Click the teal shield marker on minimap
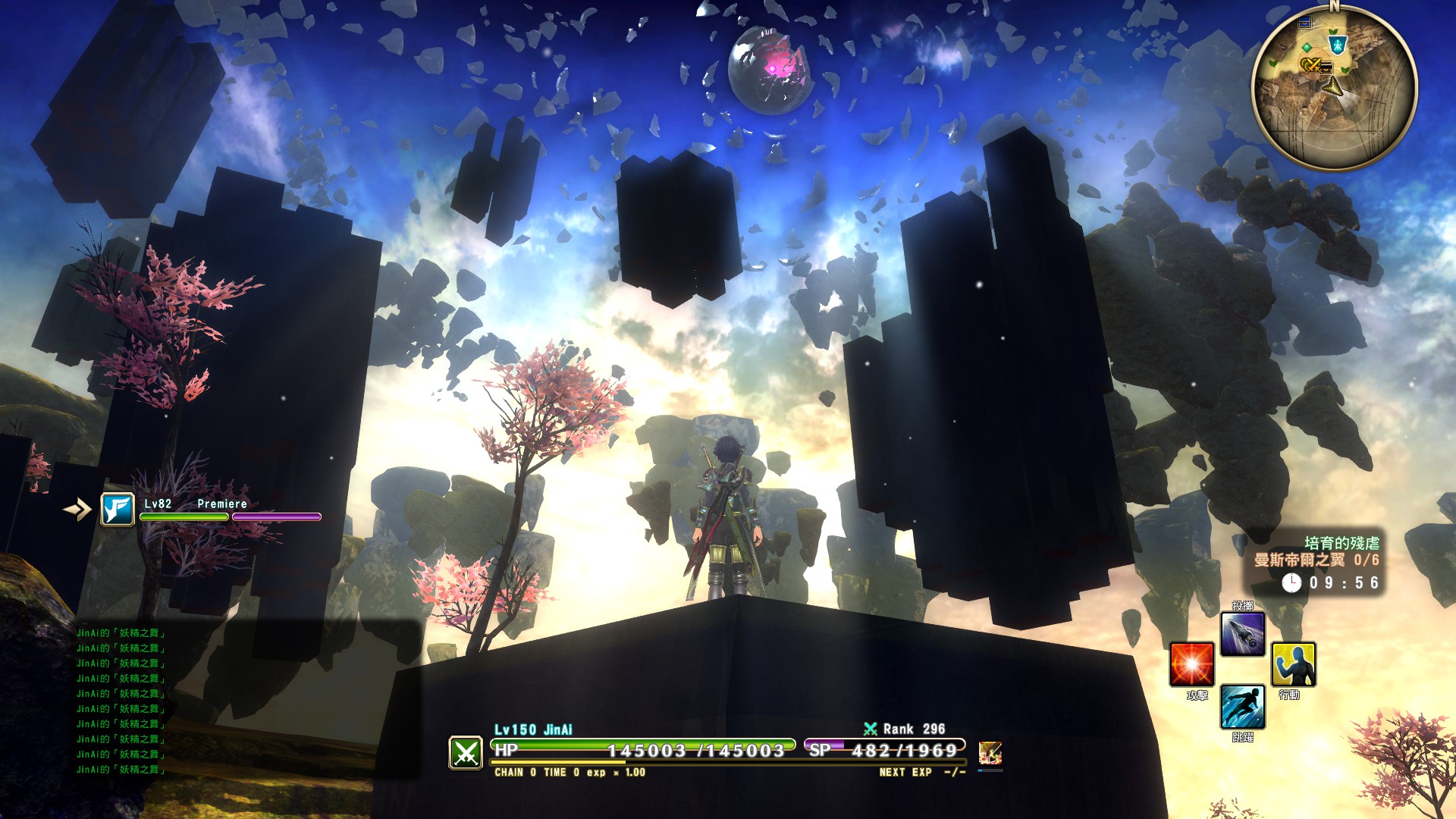The image size is (1456, 819). [x=1338, y=43]
